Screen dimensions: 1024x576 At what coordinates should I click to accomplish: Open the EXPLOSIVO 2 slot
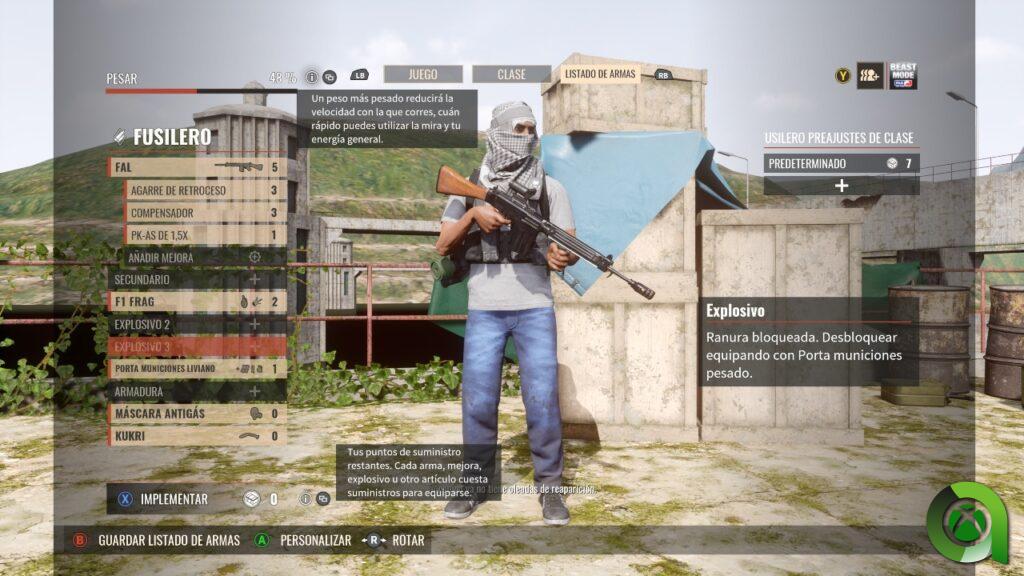(x=197, y=324)
